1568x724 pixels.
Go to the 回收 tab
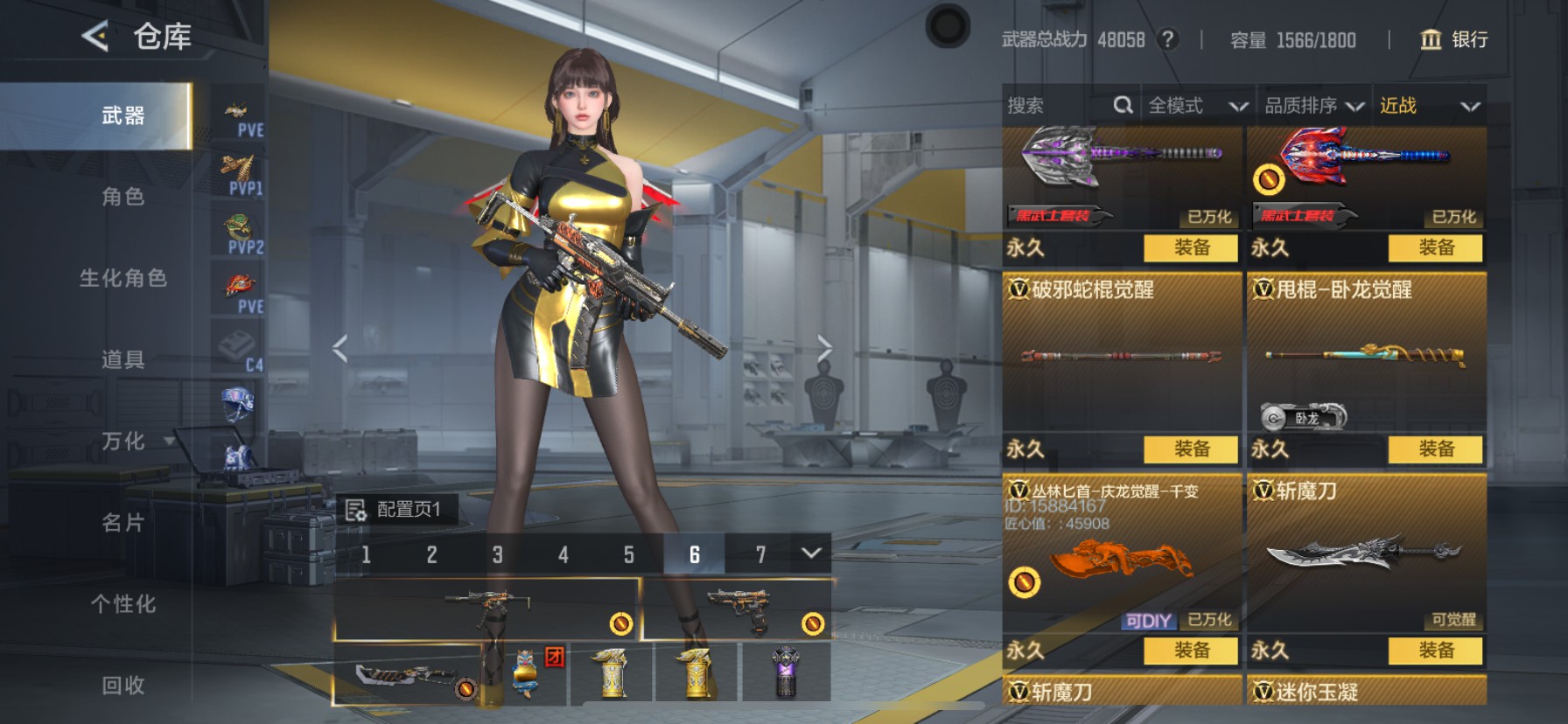coord(122,685)
